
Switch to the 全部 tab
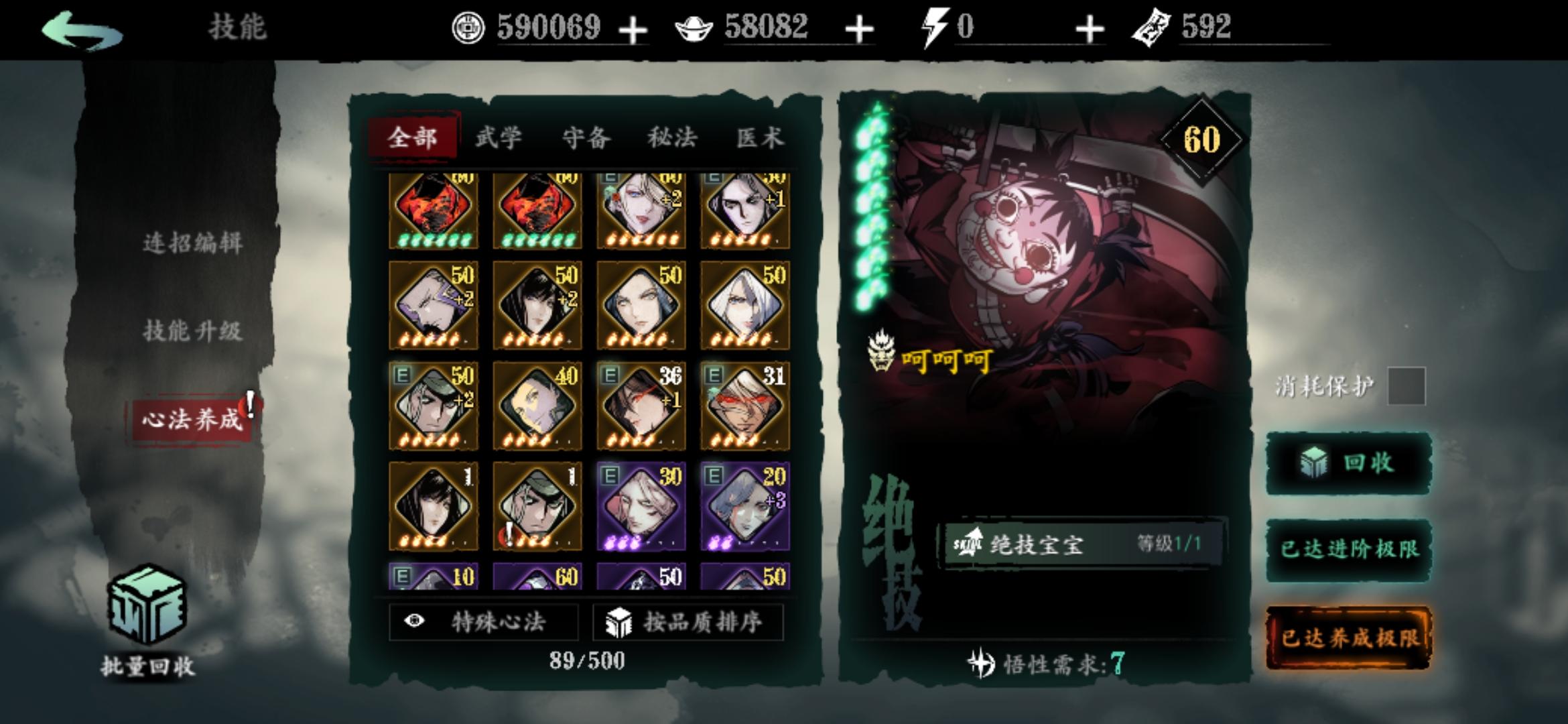[413, 137]
